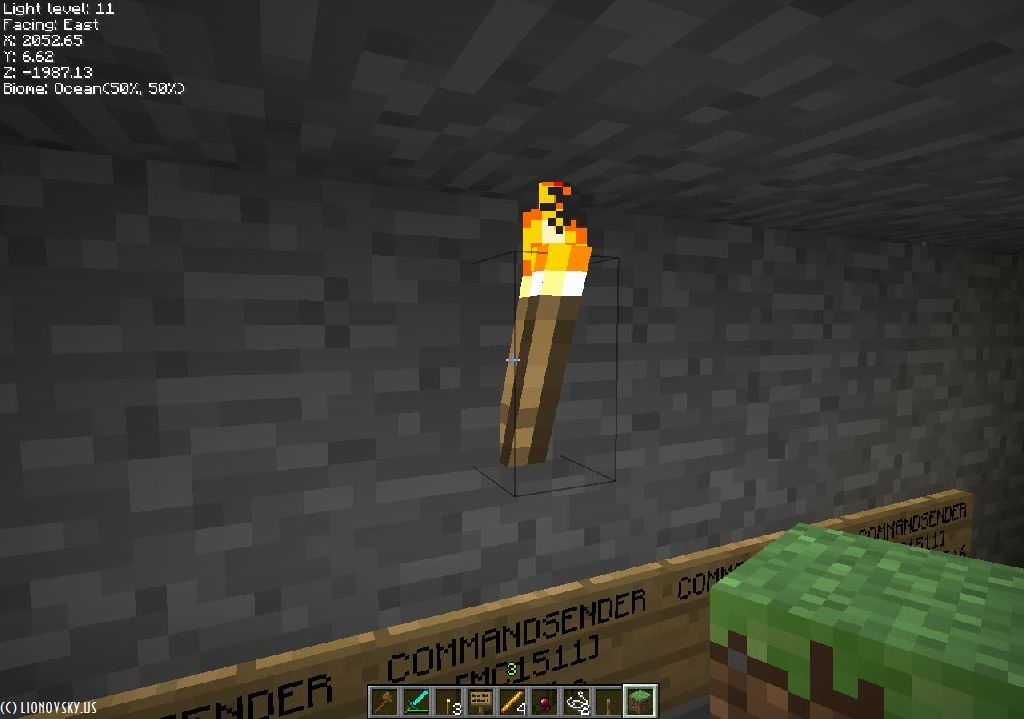
Task: Select the red item hotbar slot
Action: click(x=544, y=702)
